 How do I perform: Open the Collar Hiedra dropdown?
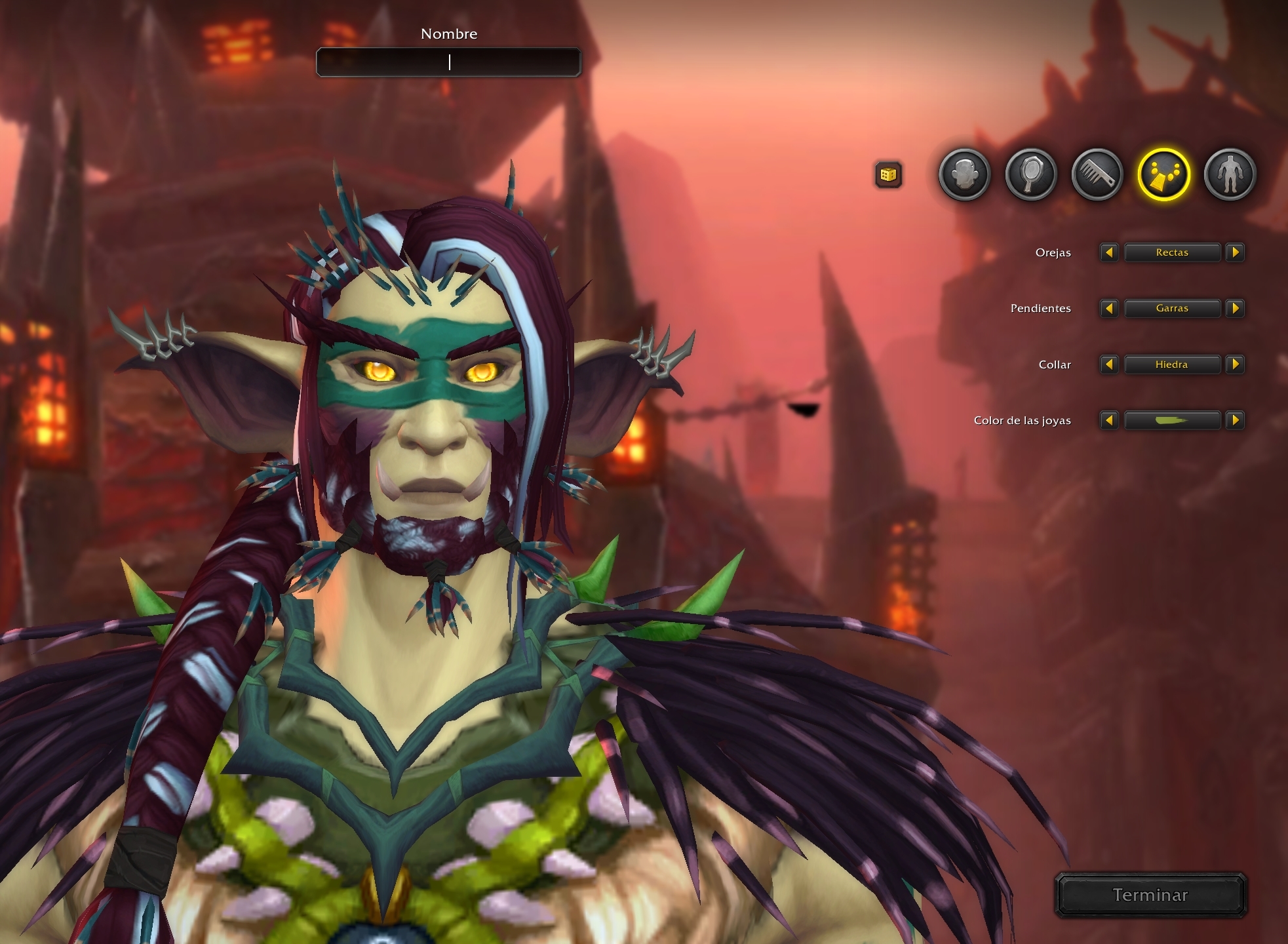click(1172, 364)
